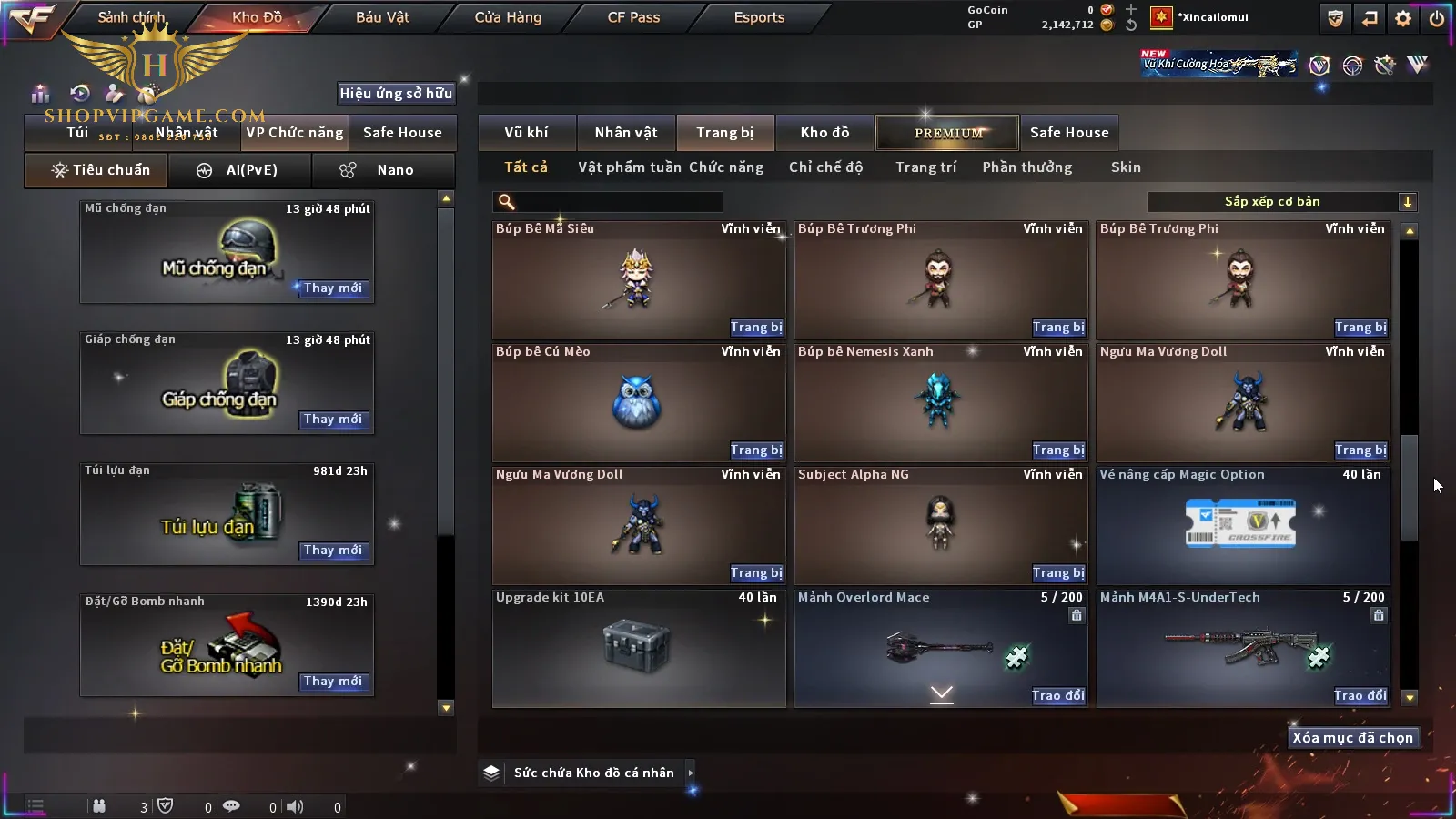Switch to the AI(PvE) loadout tab
The image size is (1456, 819).
tap(240, 170)
